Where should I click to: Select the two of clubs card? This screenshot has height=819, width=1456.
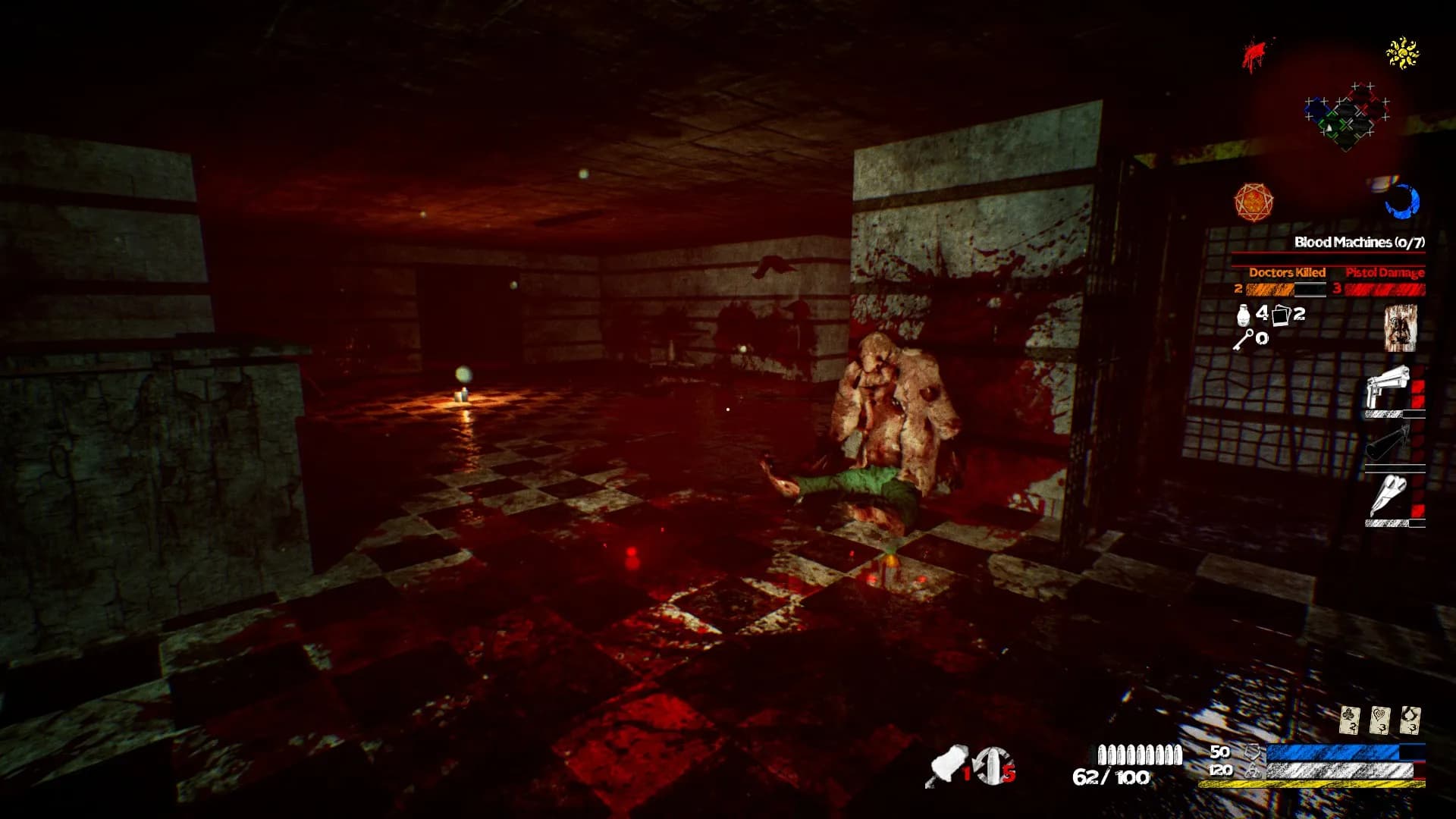click(1349, 719)
